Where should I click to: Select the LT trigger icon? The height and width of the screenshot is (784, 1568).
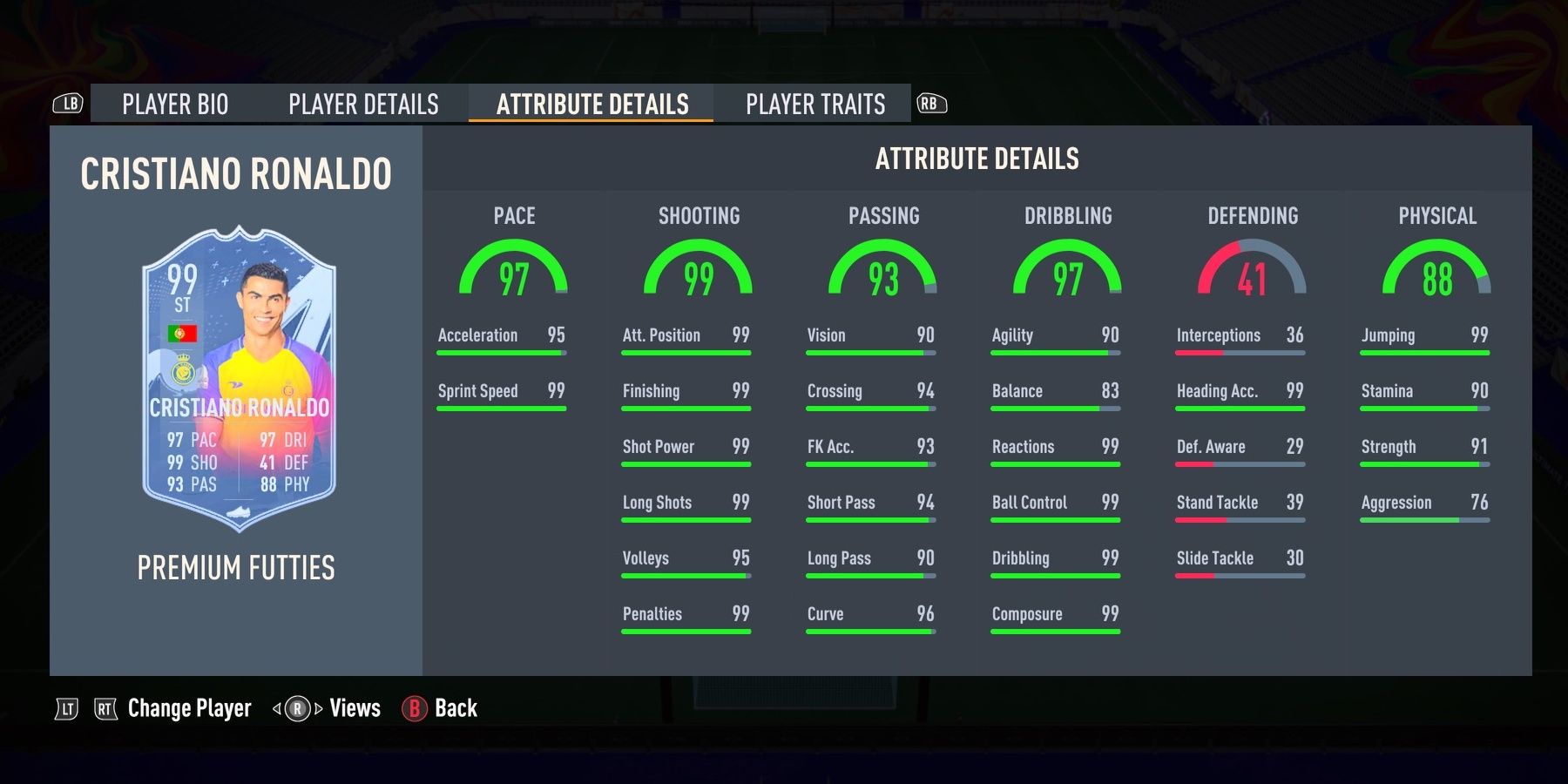67,708
